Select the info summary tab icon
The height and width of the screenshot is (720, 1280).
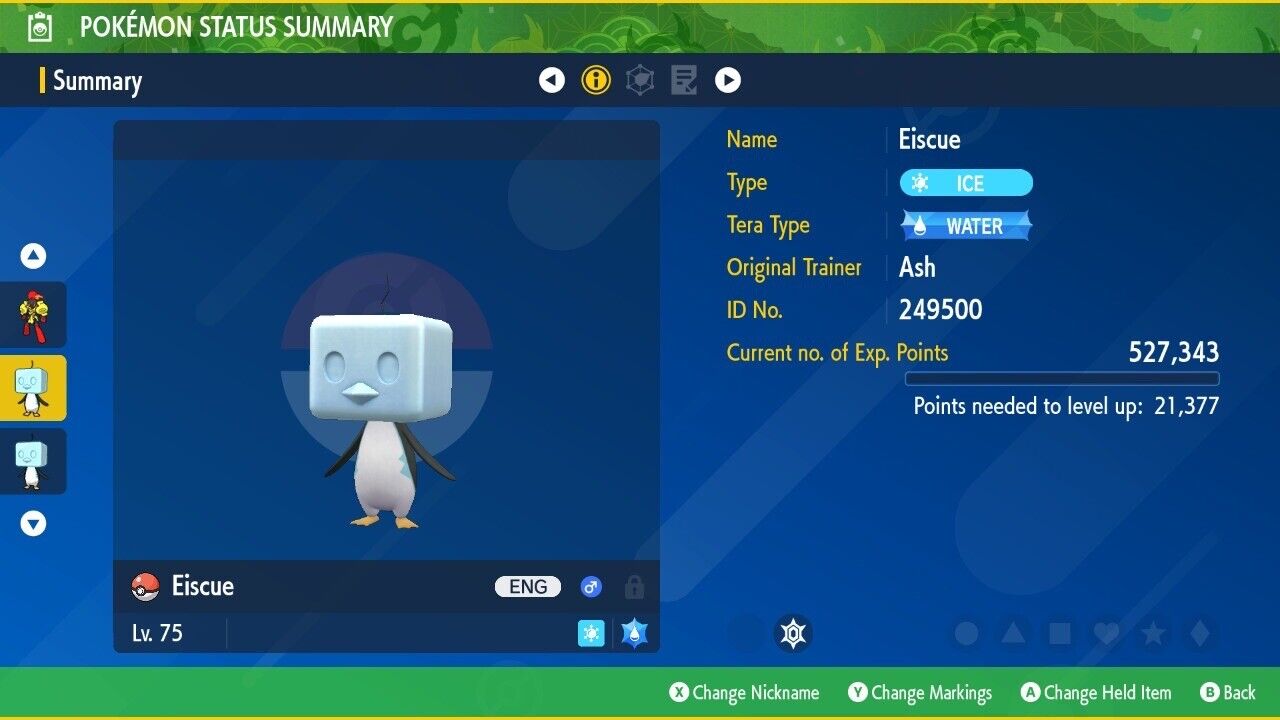[596, 80]
